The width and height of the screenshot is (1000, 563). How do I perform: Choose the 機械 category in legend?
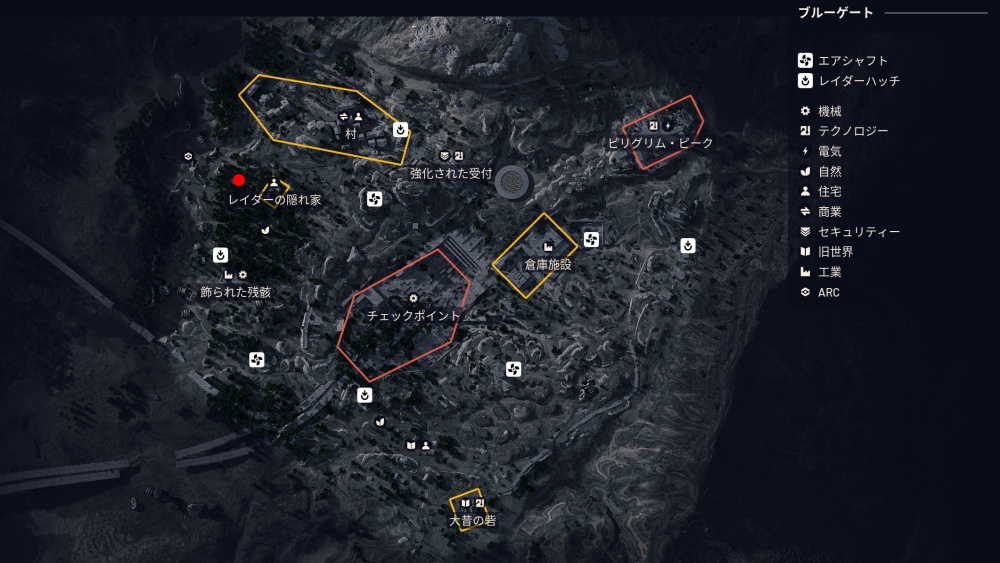point(829,111)
